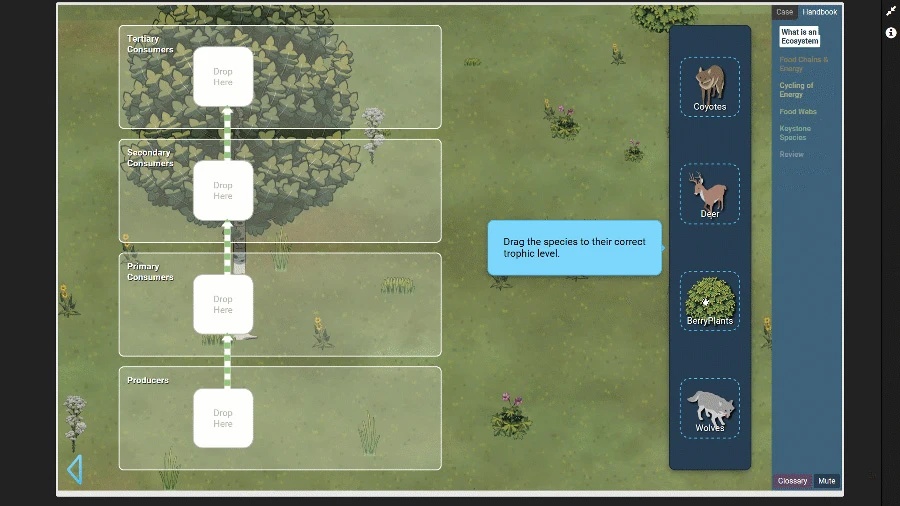Open the What is an Ecosystem section

[x=800, y=37]
